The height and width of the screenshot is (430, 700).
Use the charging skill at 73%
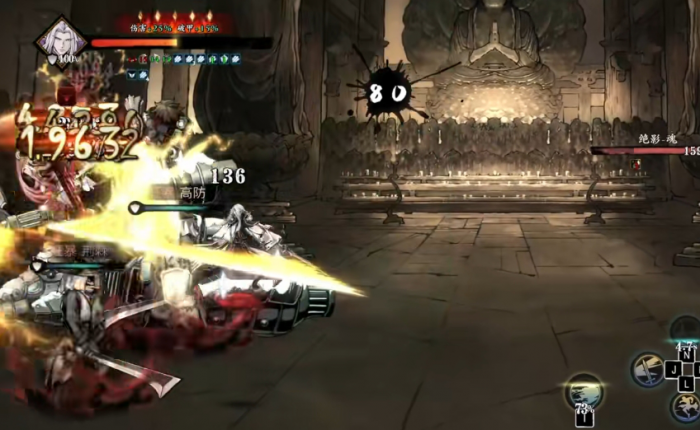(583, 391)
